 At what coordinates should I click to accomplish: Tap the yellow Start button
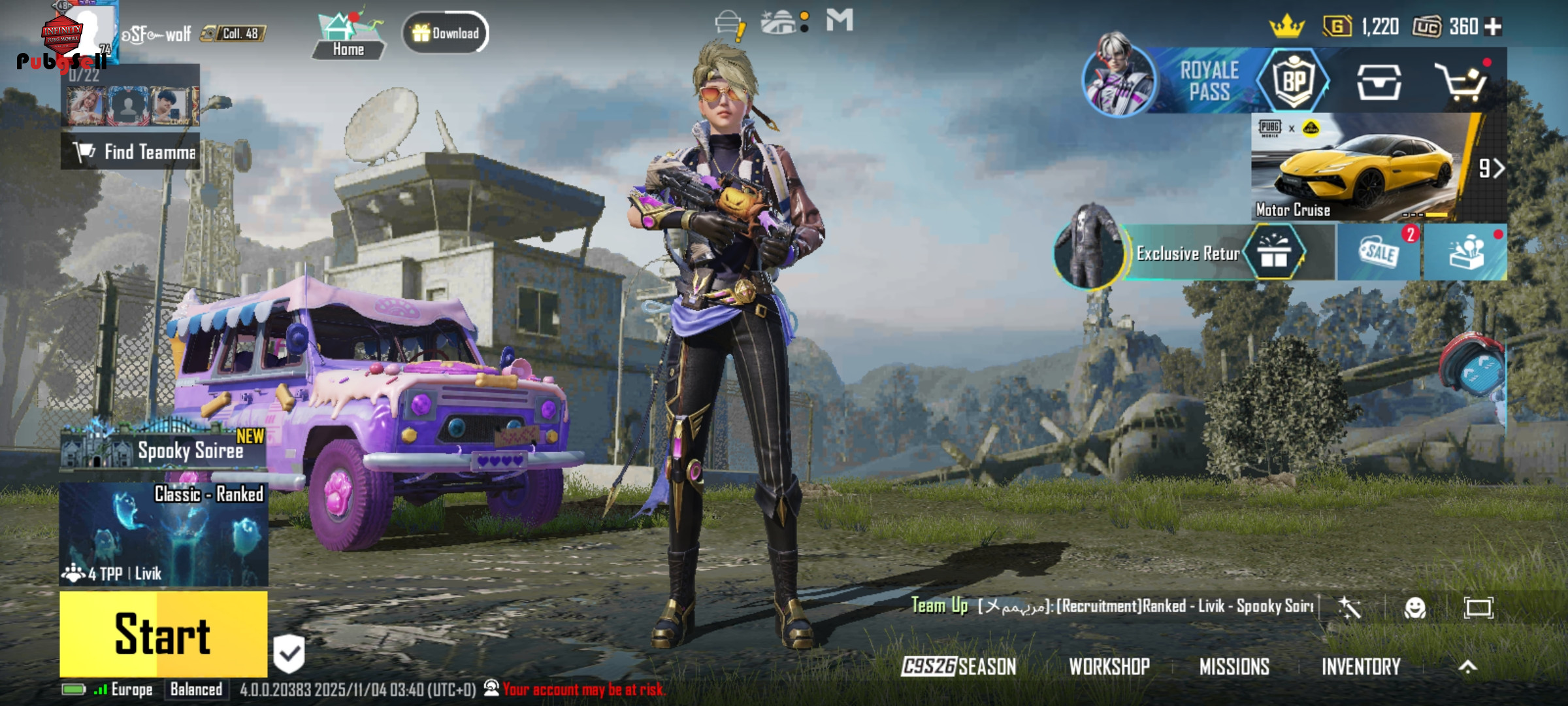(163, 633)
